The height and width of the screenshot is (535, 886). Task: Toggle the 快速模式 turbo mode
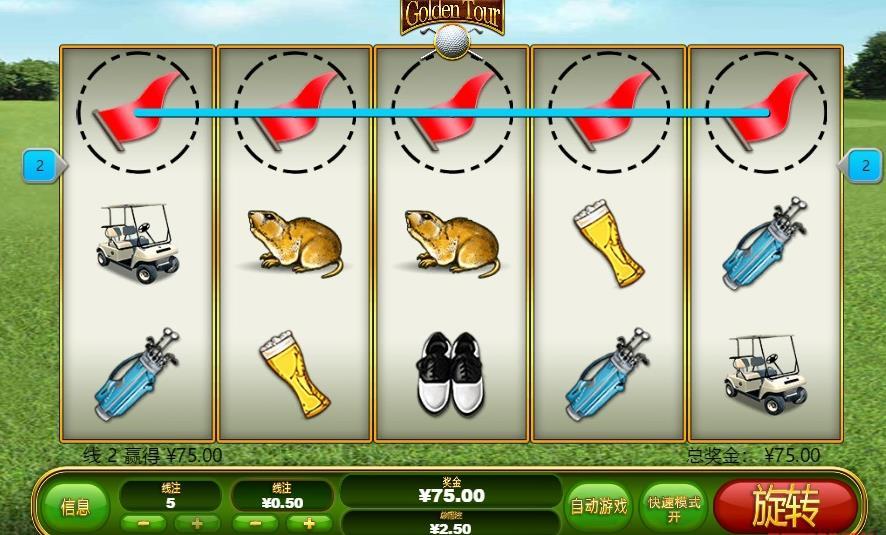tap(673, 506)
